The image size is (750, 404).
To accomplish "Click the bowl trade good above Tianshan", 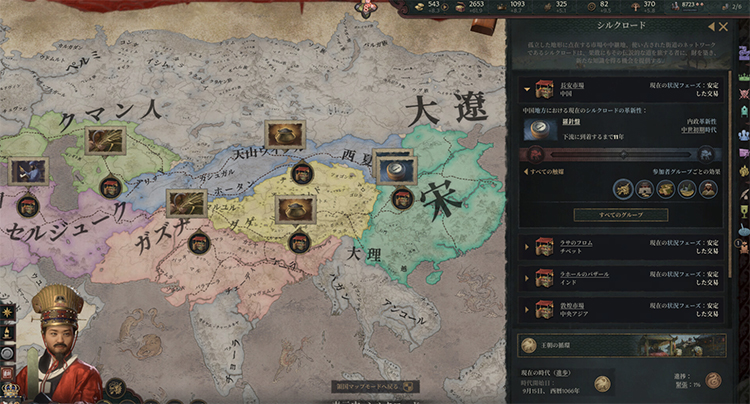I will pyautogui.click(x=284, y=134).
